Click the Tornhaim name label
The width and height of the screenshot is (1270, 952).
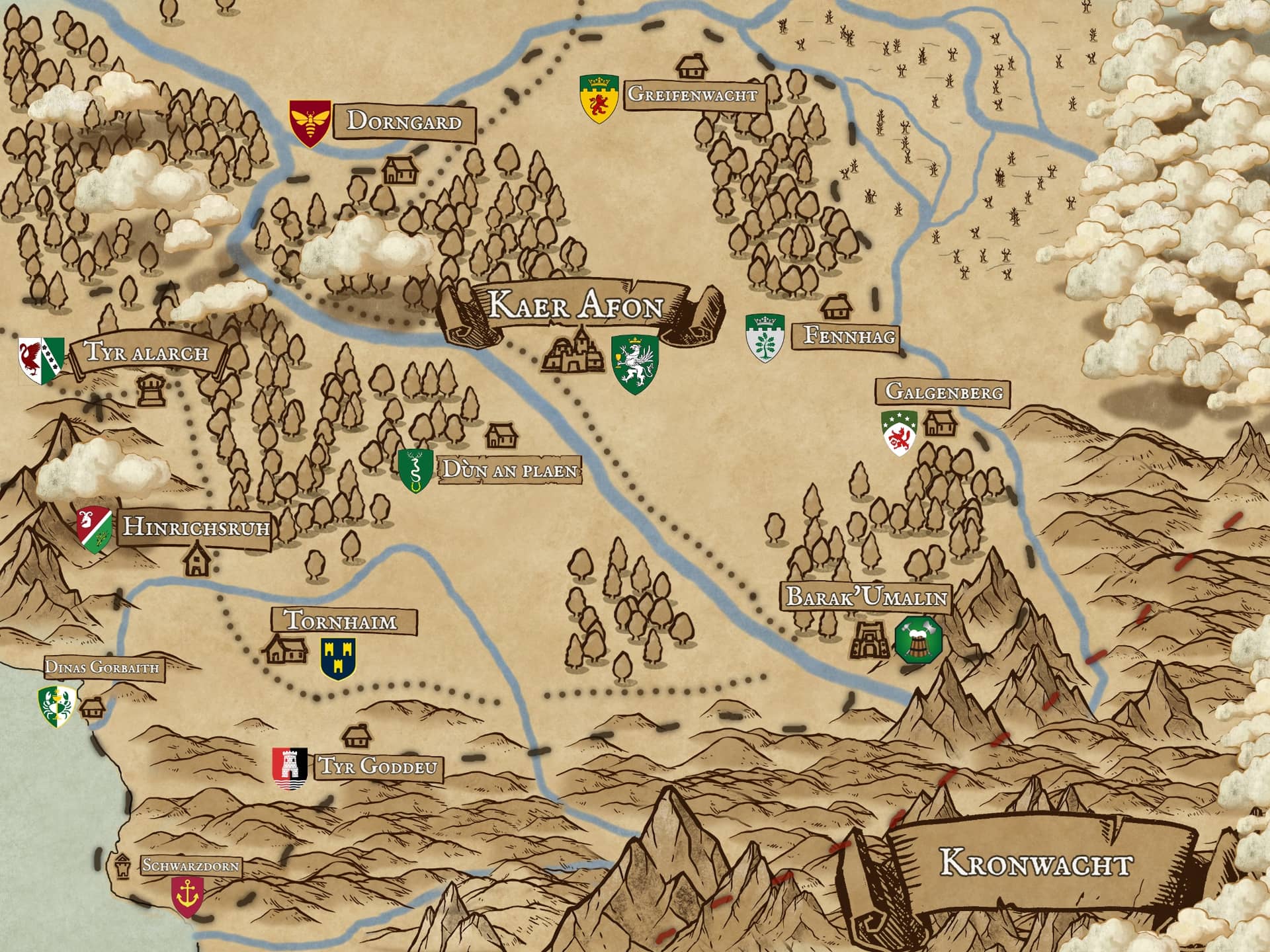click(x=341, y=621)
